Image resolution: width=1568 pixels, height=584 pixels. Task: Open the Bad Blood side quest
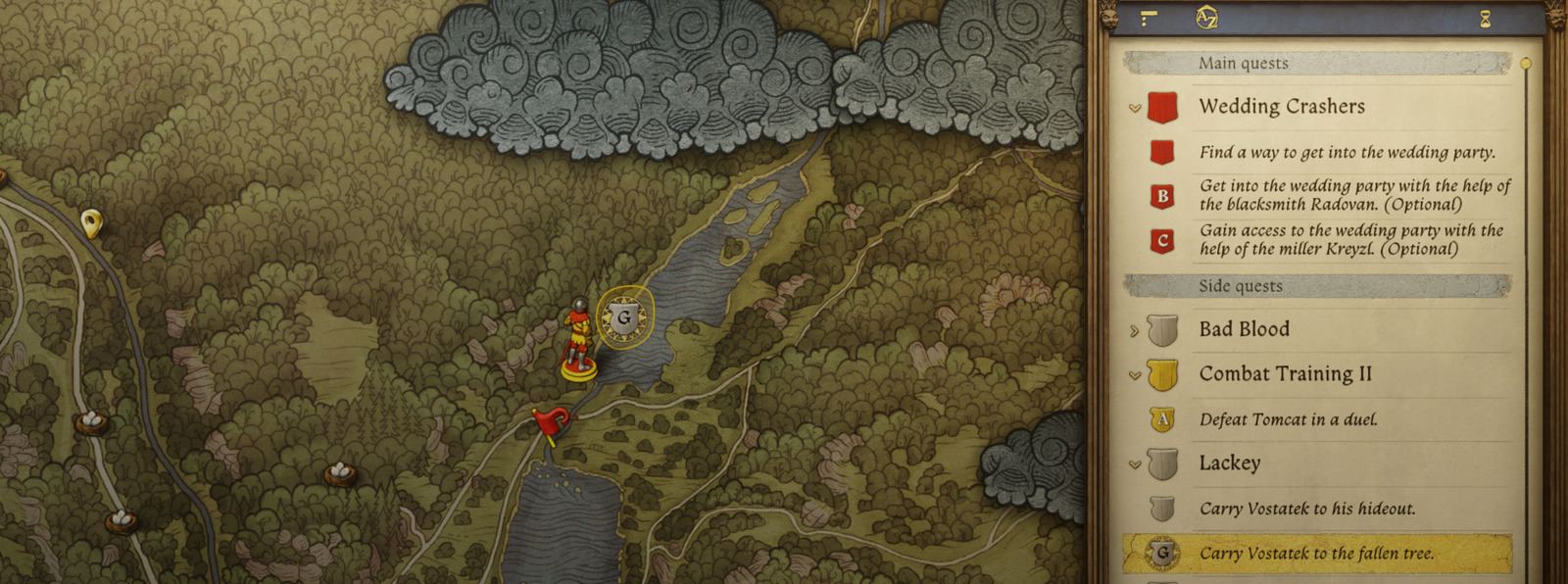click(1244, 330)
